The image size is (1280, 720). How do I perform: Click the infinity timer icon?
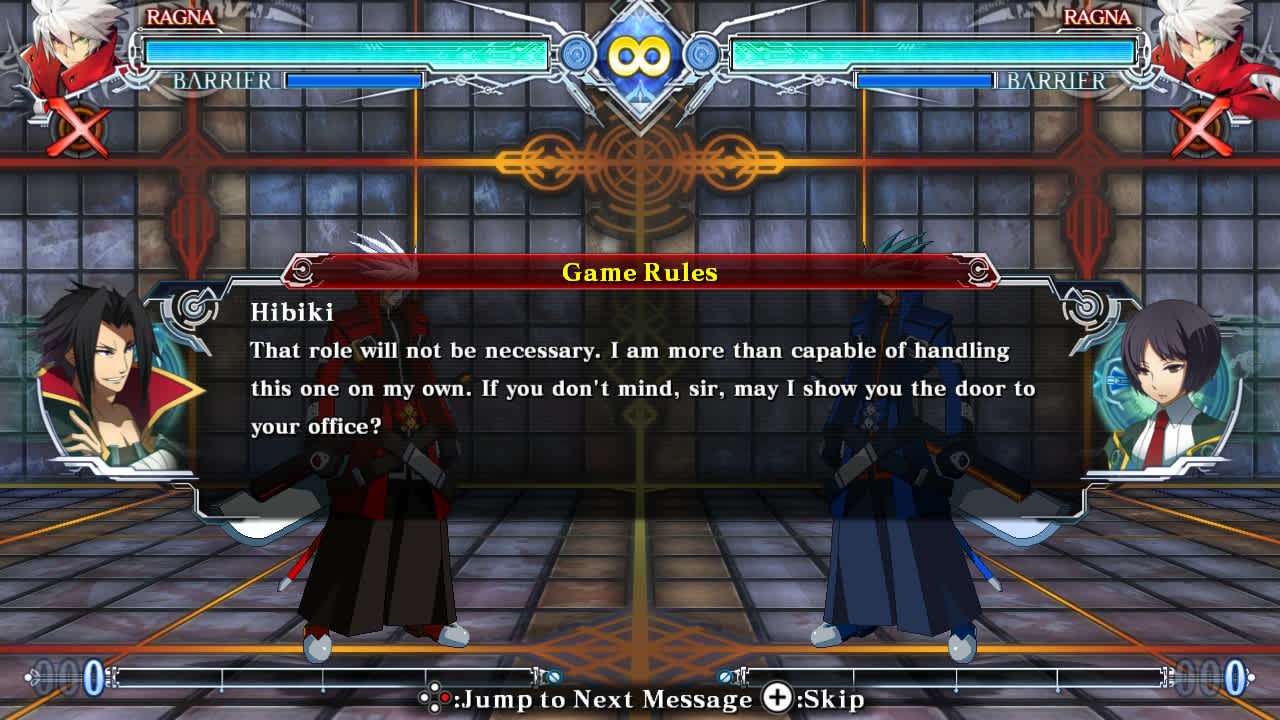tap(640, 57)
